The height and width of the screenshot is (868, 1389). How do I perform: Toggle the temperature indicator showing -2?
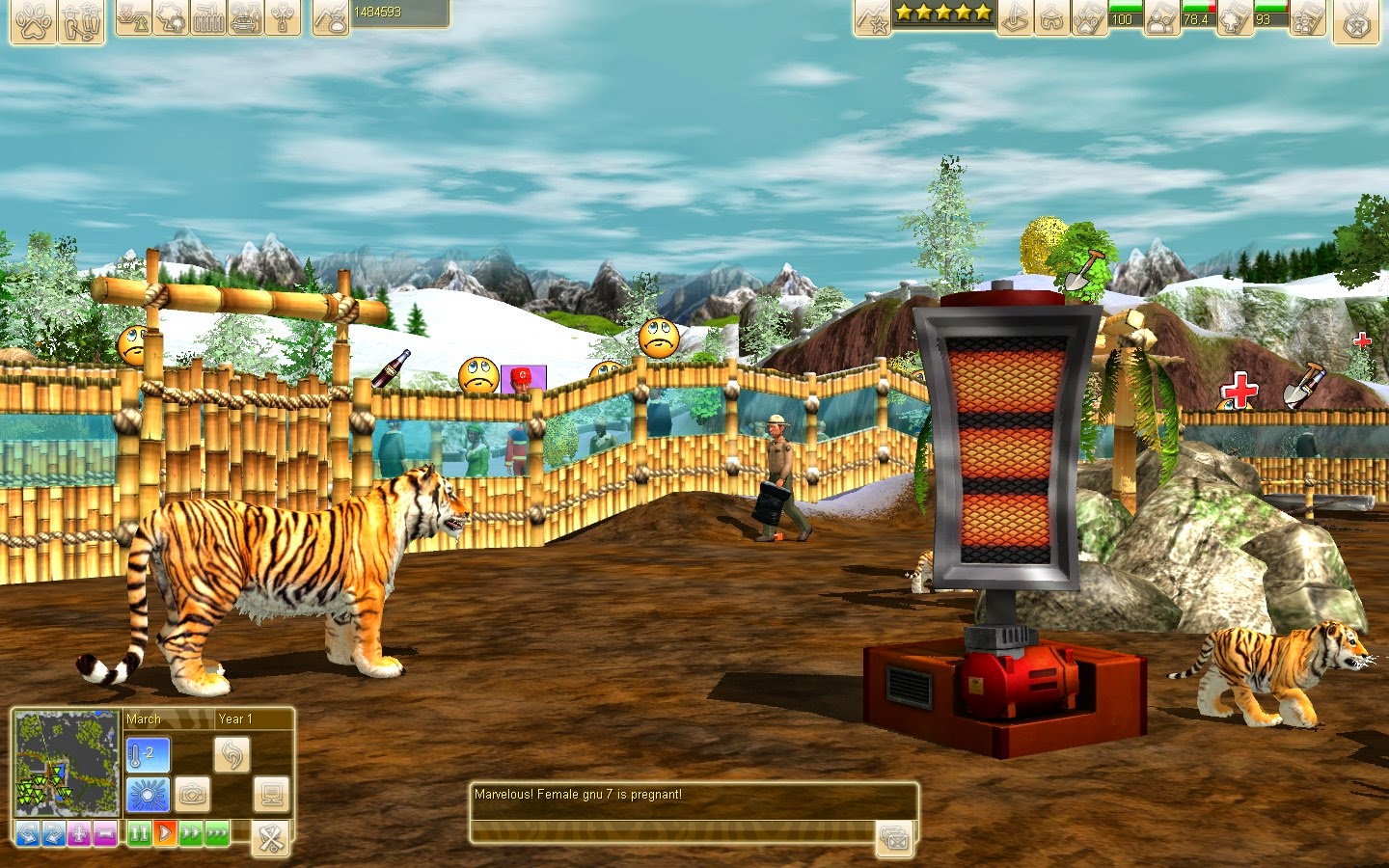(148, 754)
